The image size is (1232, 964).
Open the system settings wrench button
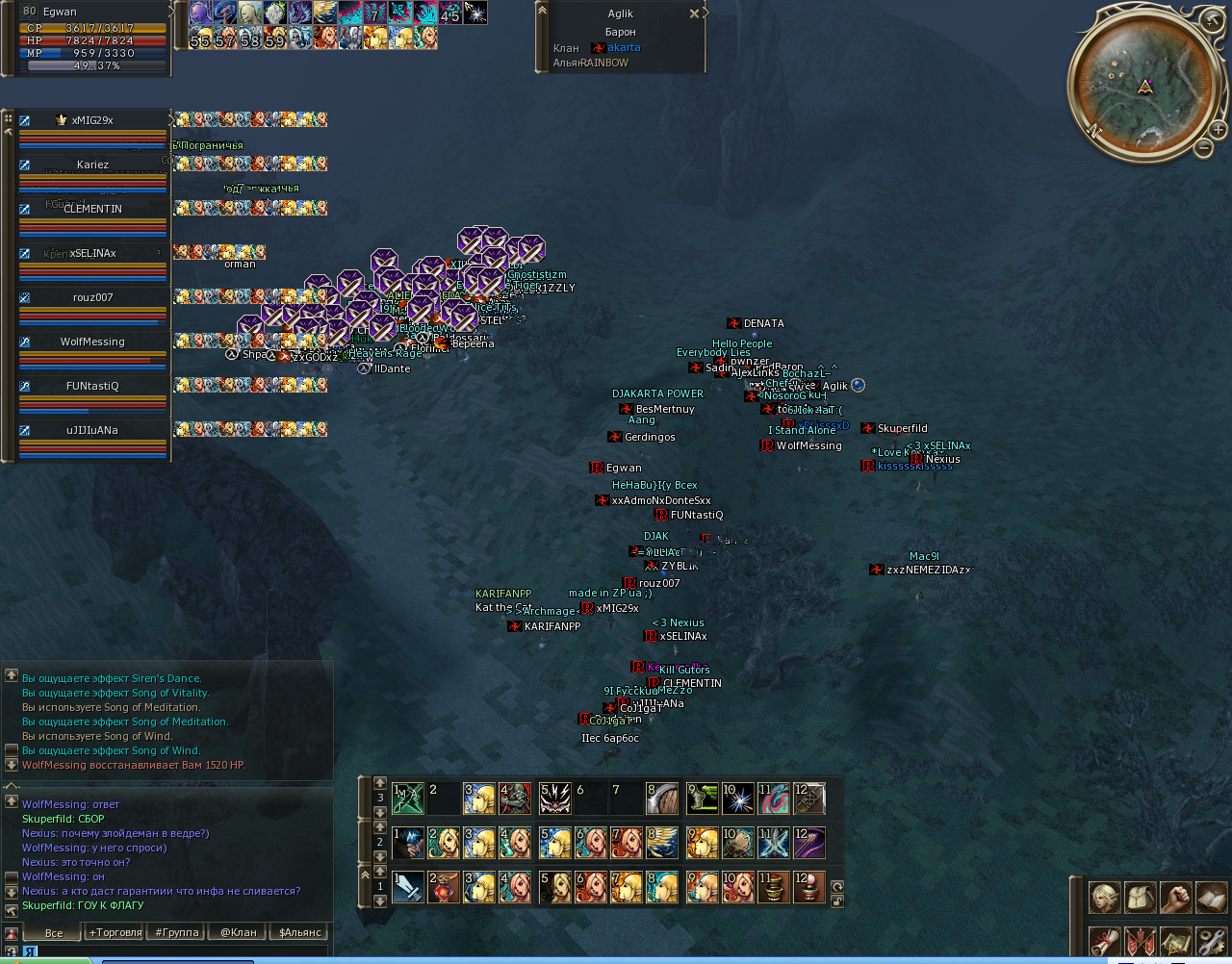pos(1211,941)
